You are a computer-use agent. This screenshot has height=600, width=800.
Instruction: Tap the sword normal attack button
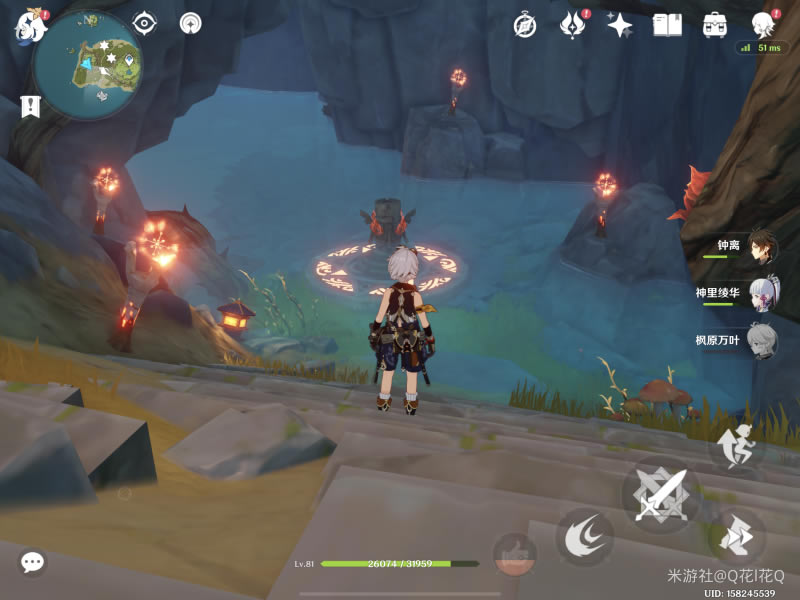tap(660, 494)
